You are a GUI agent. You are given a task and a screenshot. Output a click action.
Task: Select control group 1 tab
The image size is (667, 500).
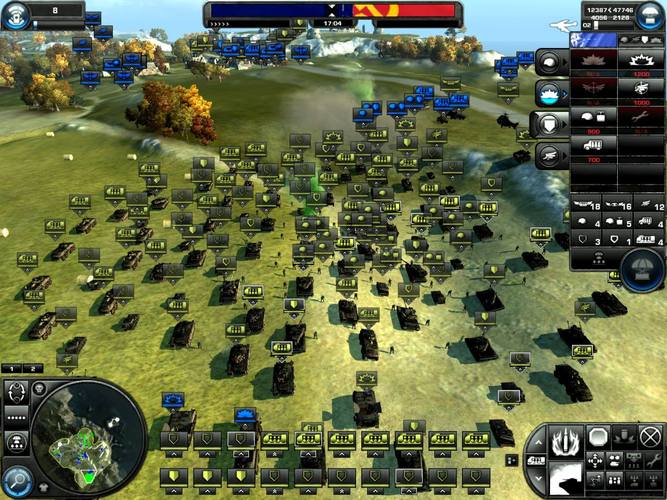tap(13, 369)
